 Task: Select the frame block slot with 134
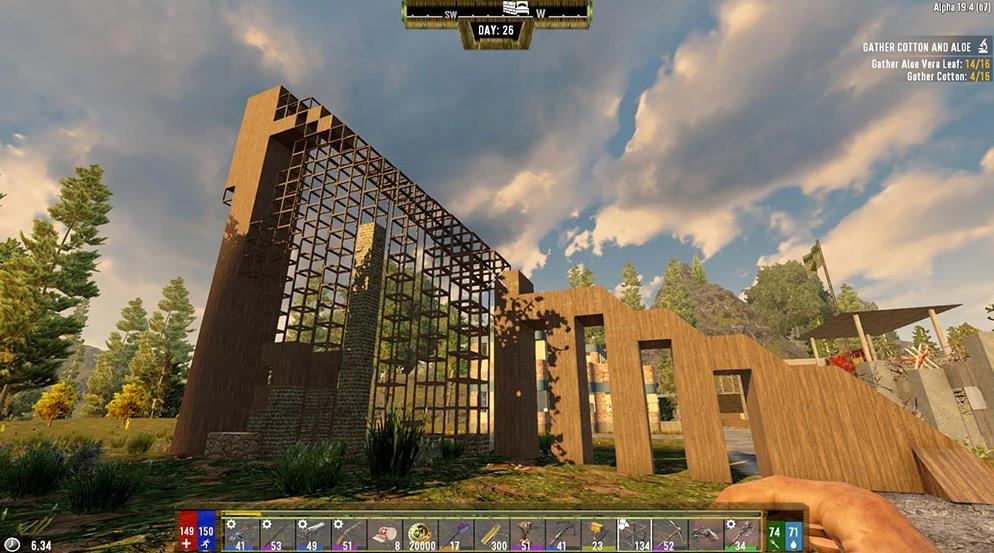coord(635,533)
